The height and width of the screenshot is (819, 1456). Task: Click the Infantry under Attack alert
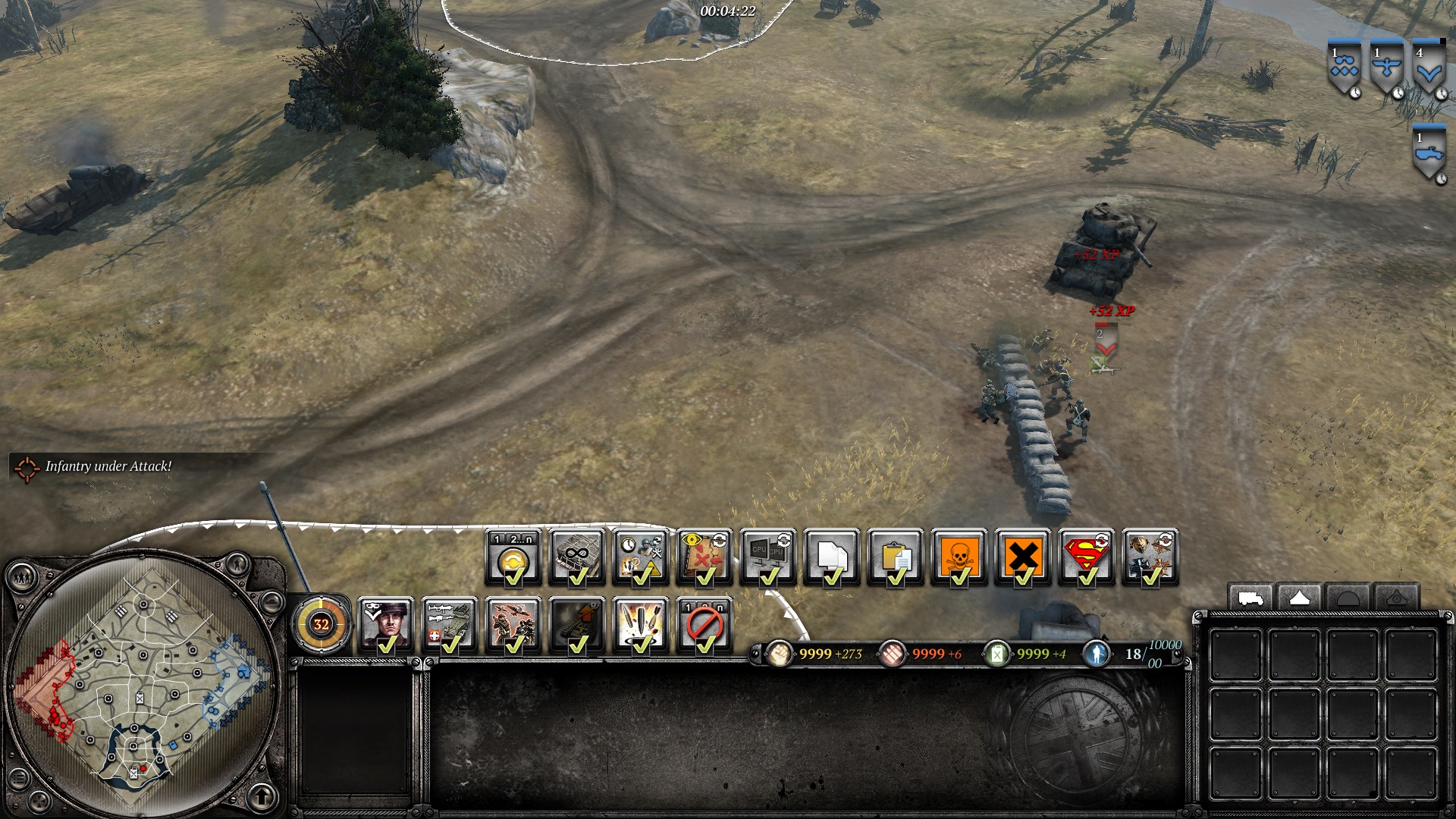point(108,466)
